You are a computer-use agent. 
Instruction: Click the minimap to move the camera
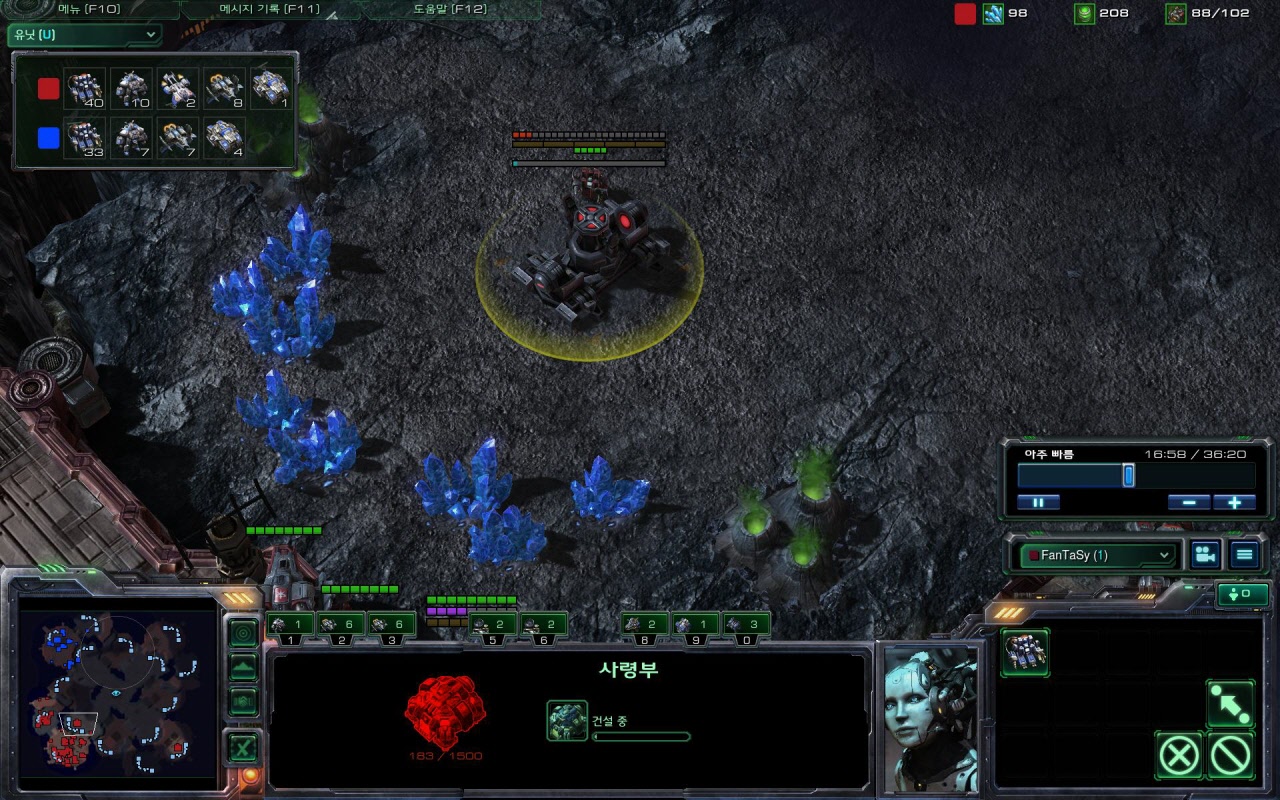pyautogui.click(x=118, y=692)
